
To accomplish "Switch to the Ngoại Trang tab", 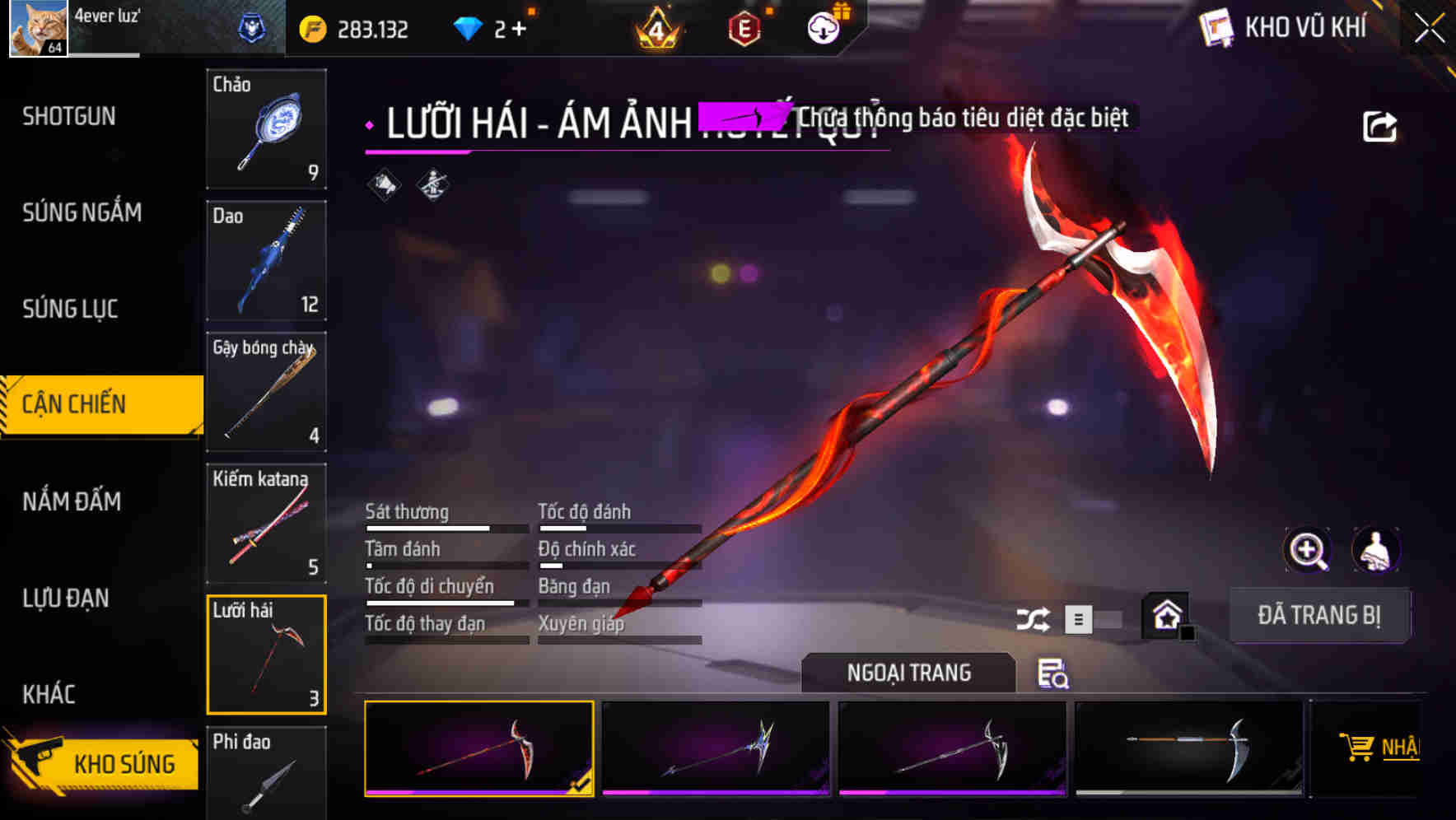I will (x=909, y=672).
